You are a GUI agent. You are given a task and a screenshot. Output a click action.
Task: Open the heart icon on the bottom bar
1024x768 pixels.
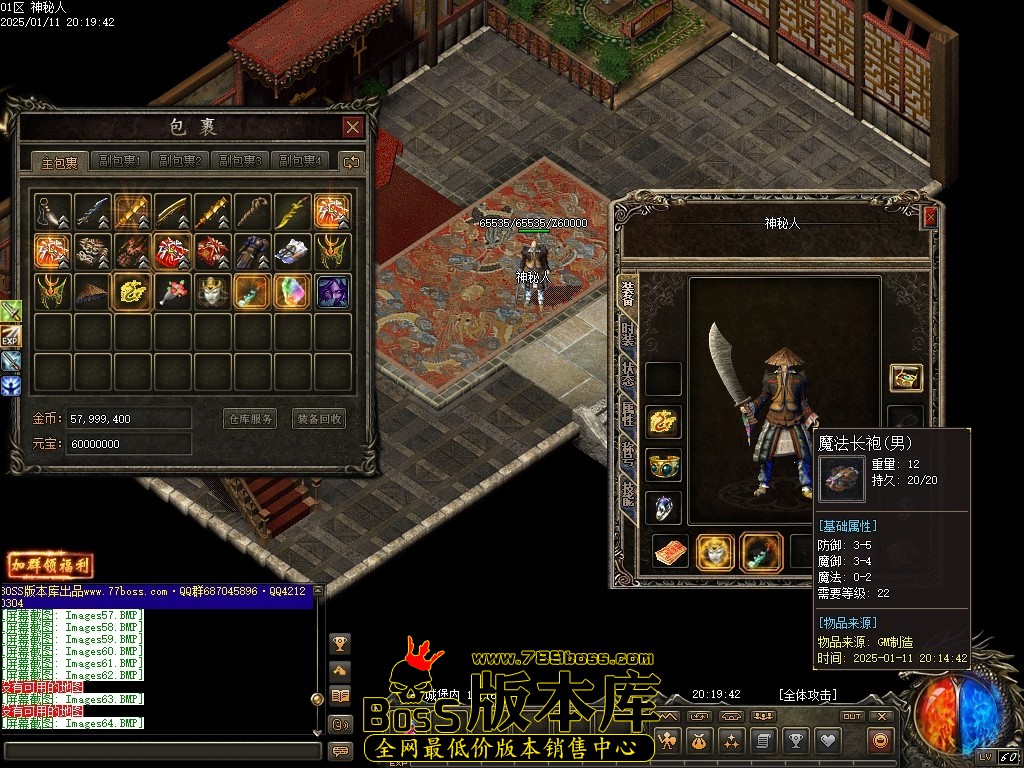(828, 741)
